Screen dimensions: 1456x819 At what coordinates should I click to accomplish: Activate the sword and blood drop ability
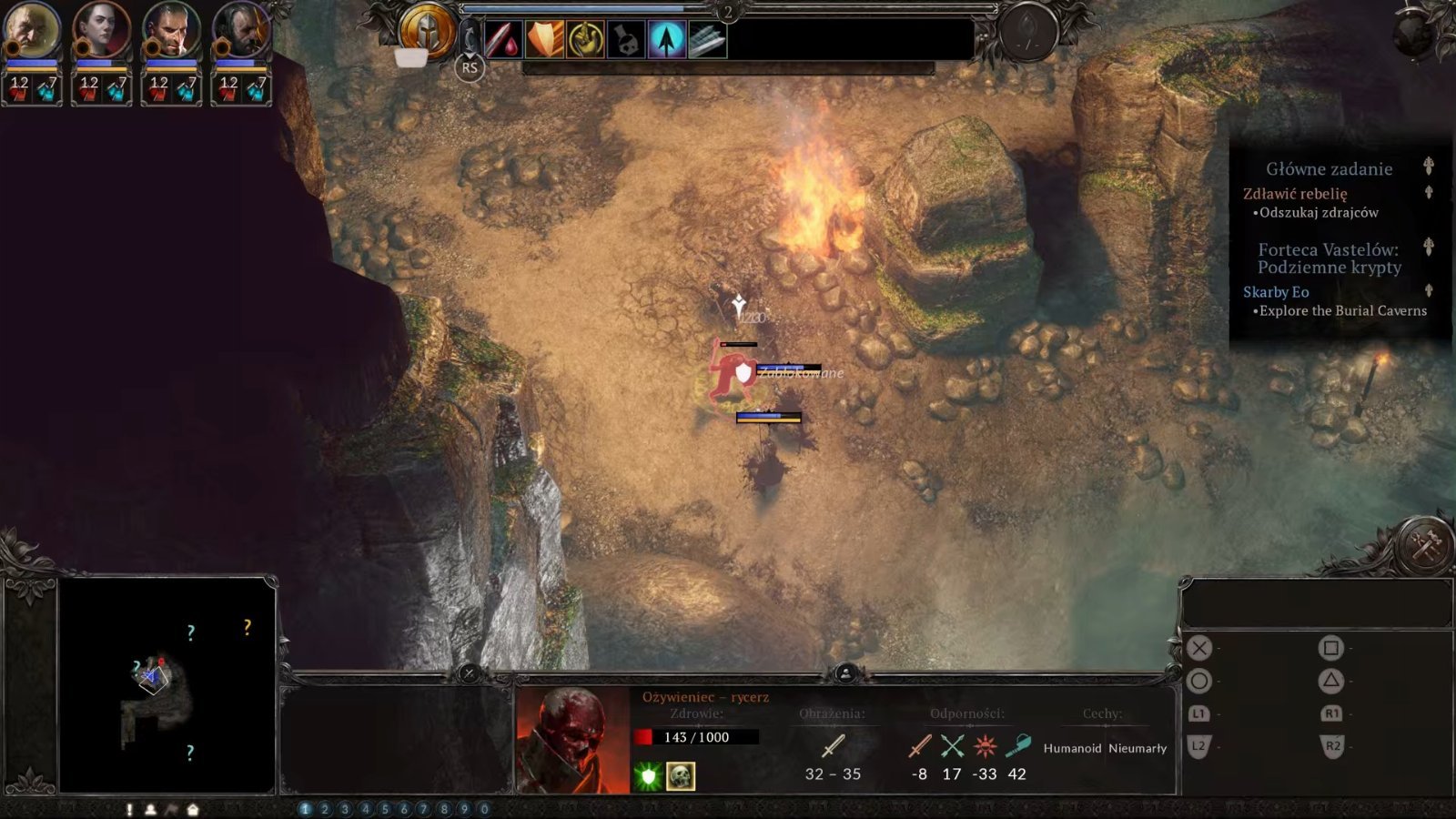[502, 40]
